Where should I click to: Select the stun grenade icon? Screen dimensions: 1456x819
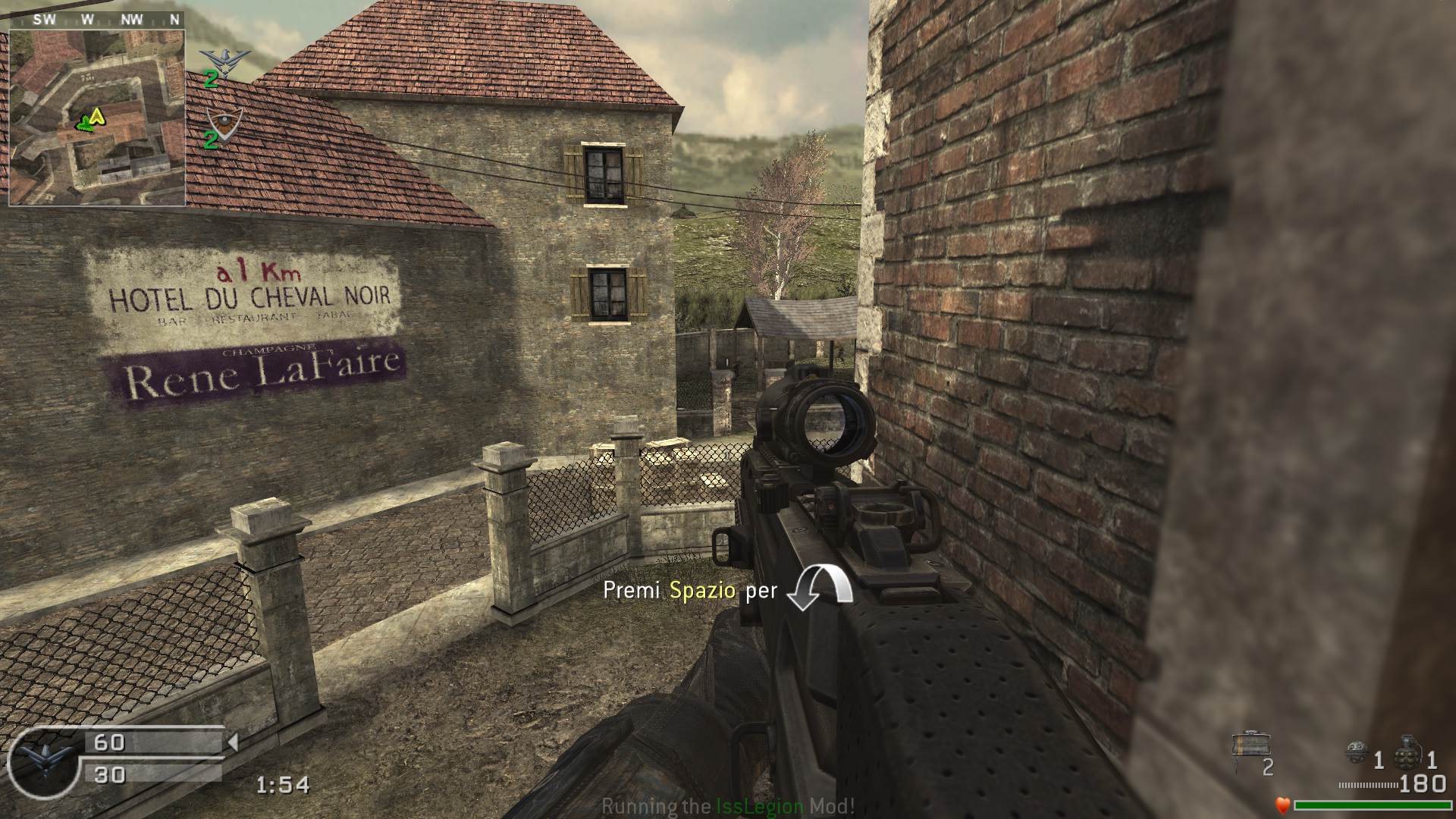(x=1357, y=753)
